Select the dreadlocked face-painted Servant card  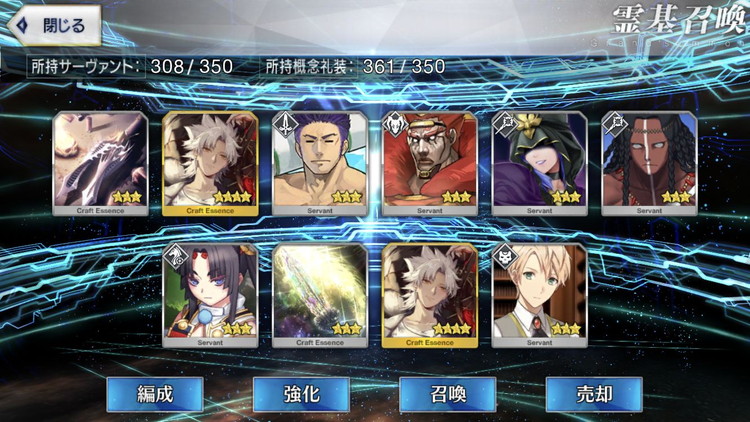(x=649, y=158)
